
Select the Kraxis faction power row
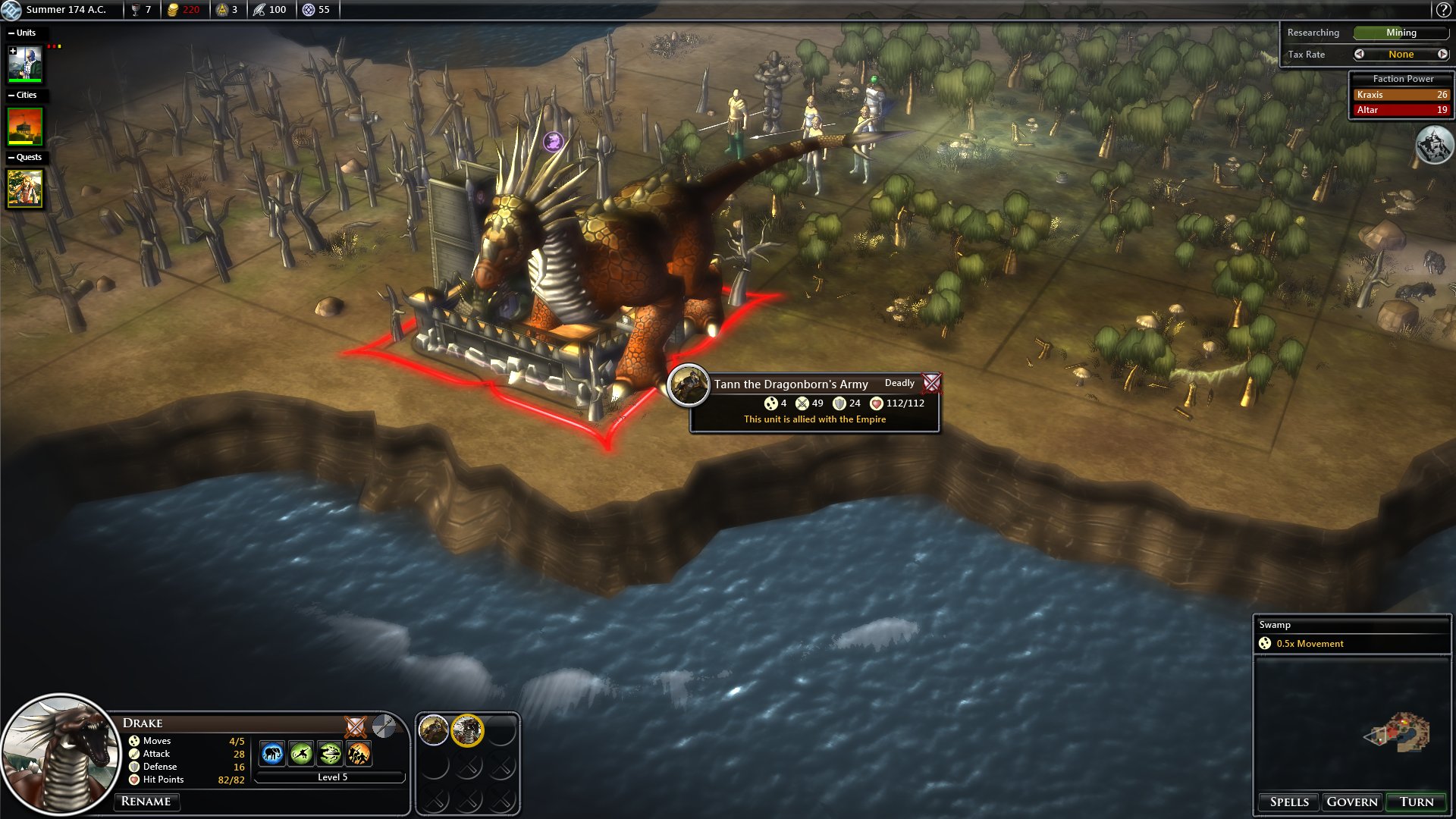coord(1401,95)
